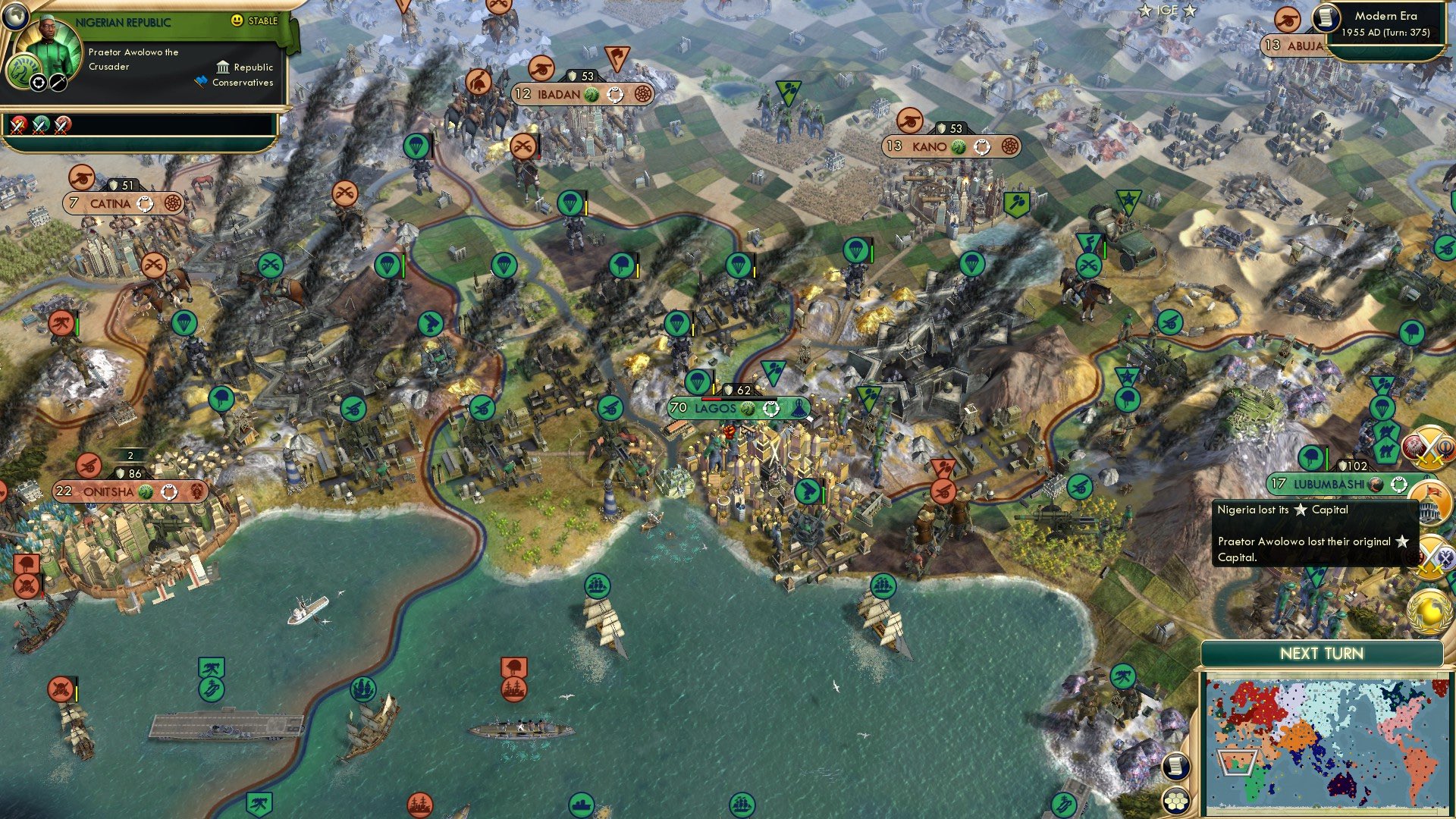Screen dimensions: 1456x819
Task: Select the Lubumbashi city banner
Action: tap(1328, 484)
